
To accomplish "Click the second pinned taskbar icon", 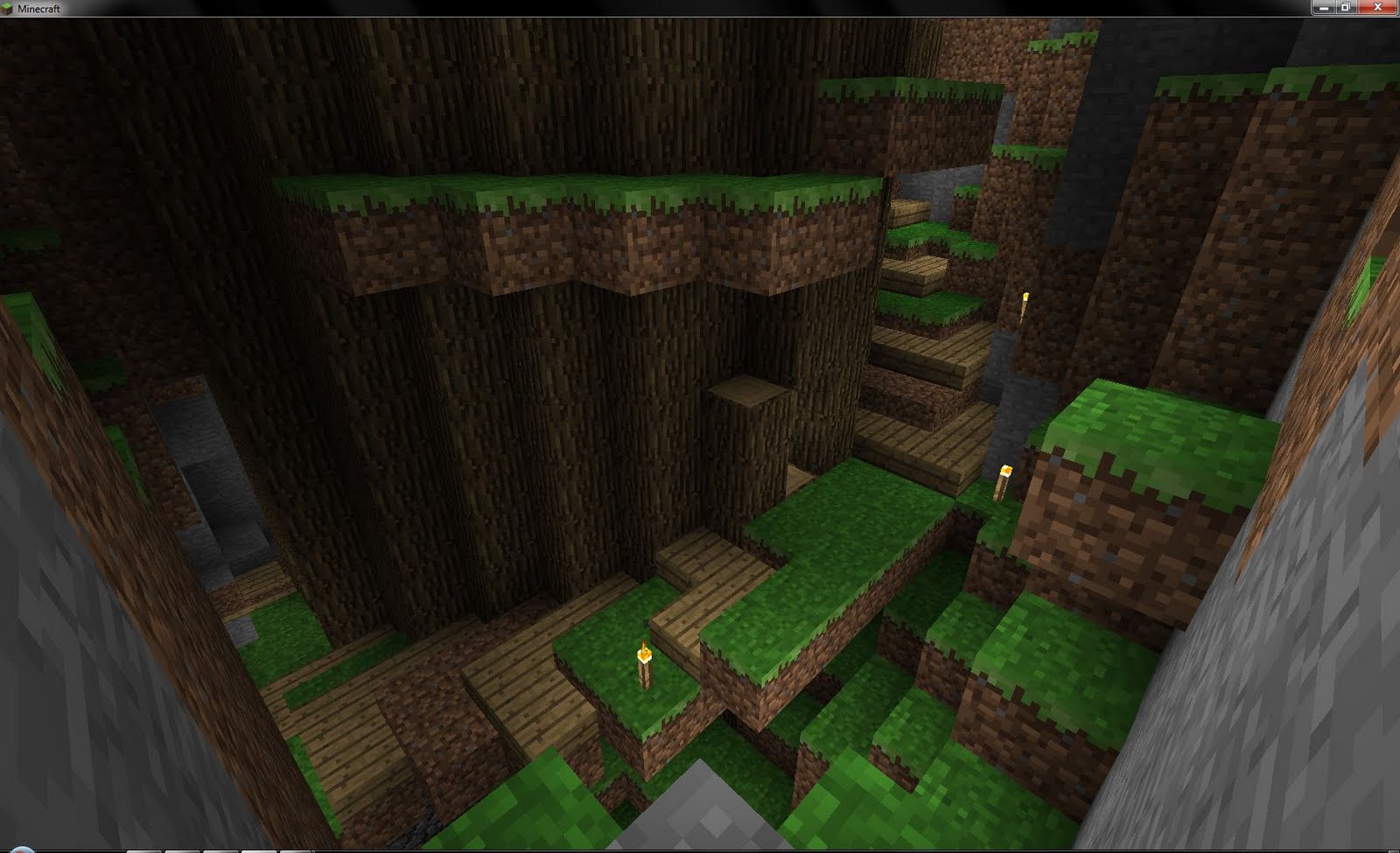I will [x=183, y=850].
